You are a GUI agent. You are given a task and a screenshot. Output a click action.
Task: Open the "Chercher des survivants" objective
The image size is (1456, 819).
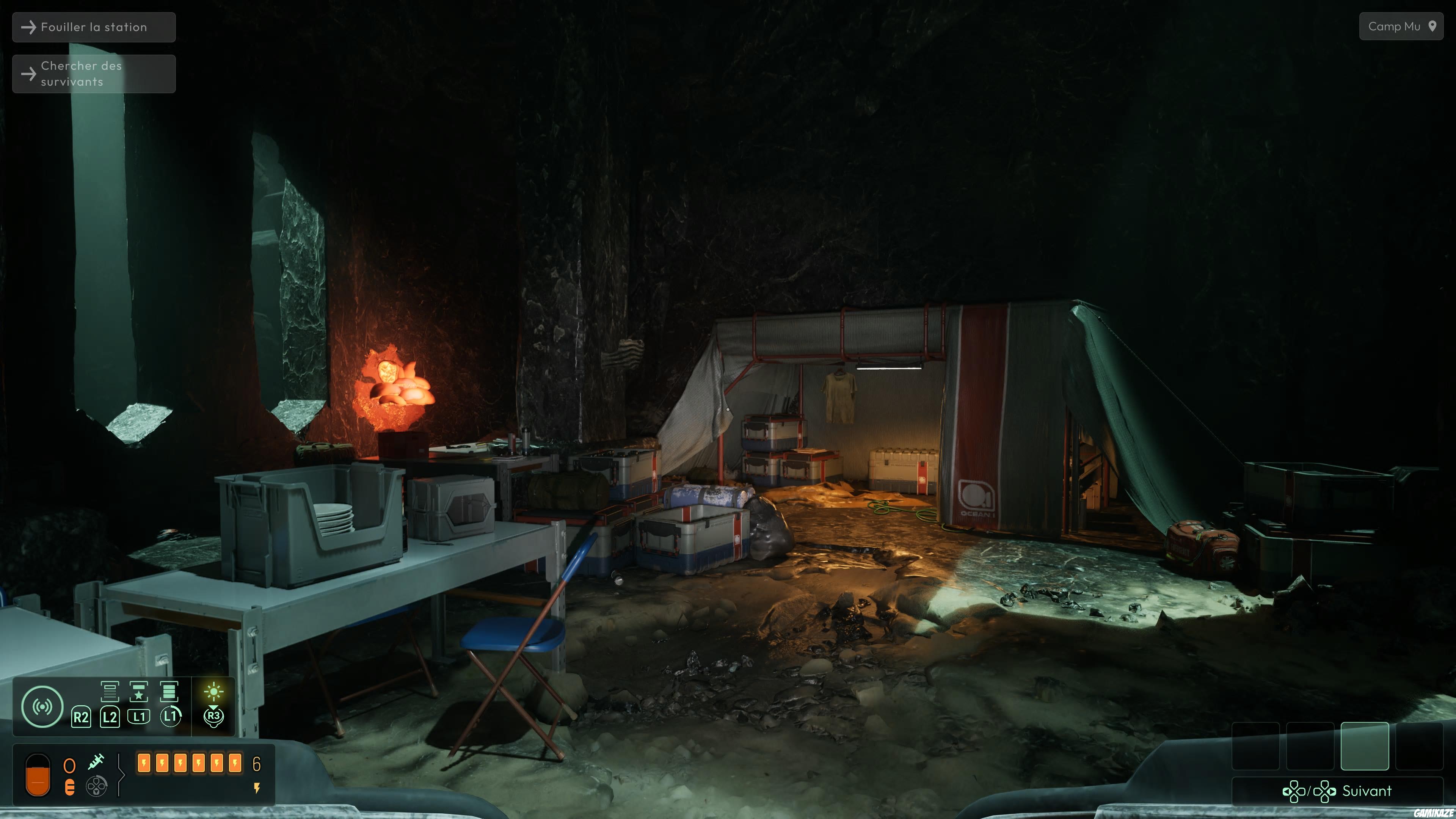pyautogui.click(x=94, y=74)
